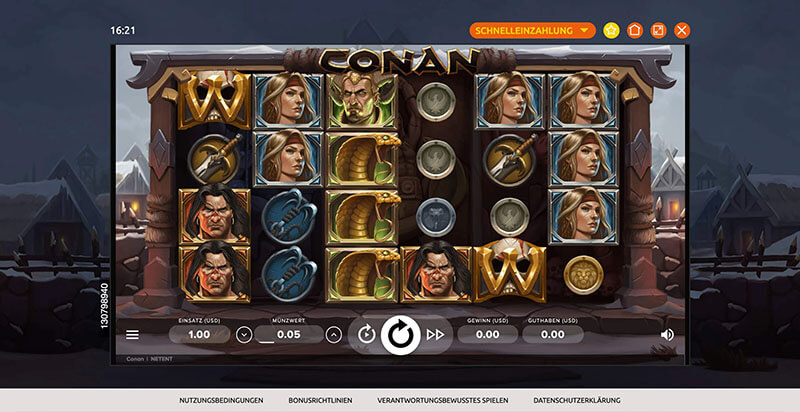Increase the Münzwert coin value

(x=334, y=334)
